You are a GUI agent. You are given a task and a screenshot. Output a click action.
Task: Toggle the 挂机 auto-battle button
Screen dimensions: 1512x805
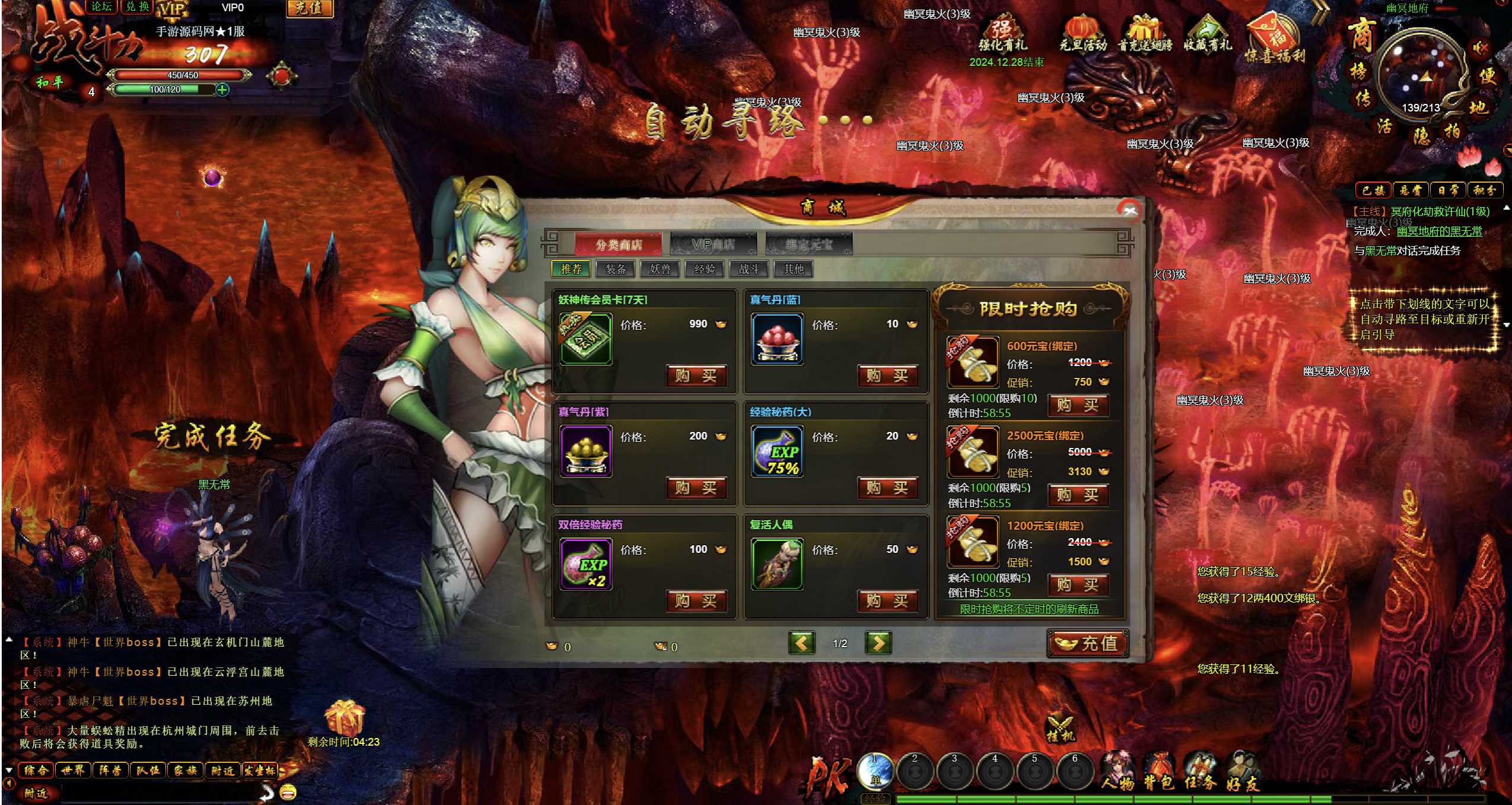click(1060, 729)
